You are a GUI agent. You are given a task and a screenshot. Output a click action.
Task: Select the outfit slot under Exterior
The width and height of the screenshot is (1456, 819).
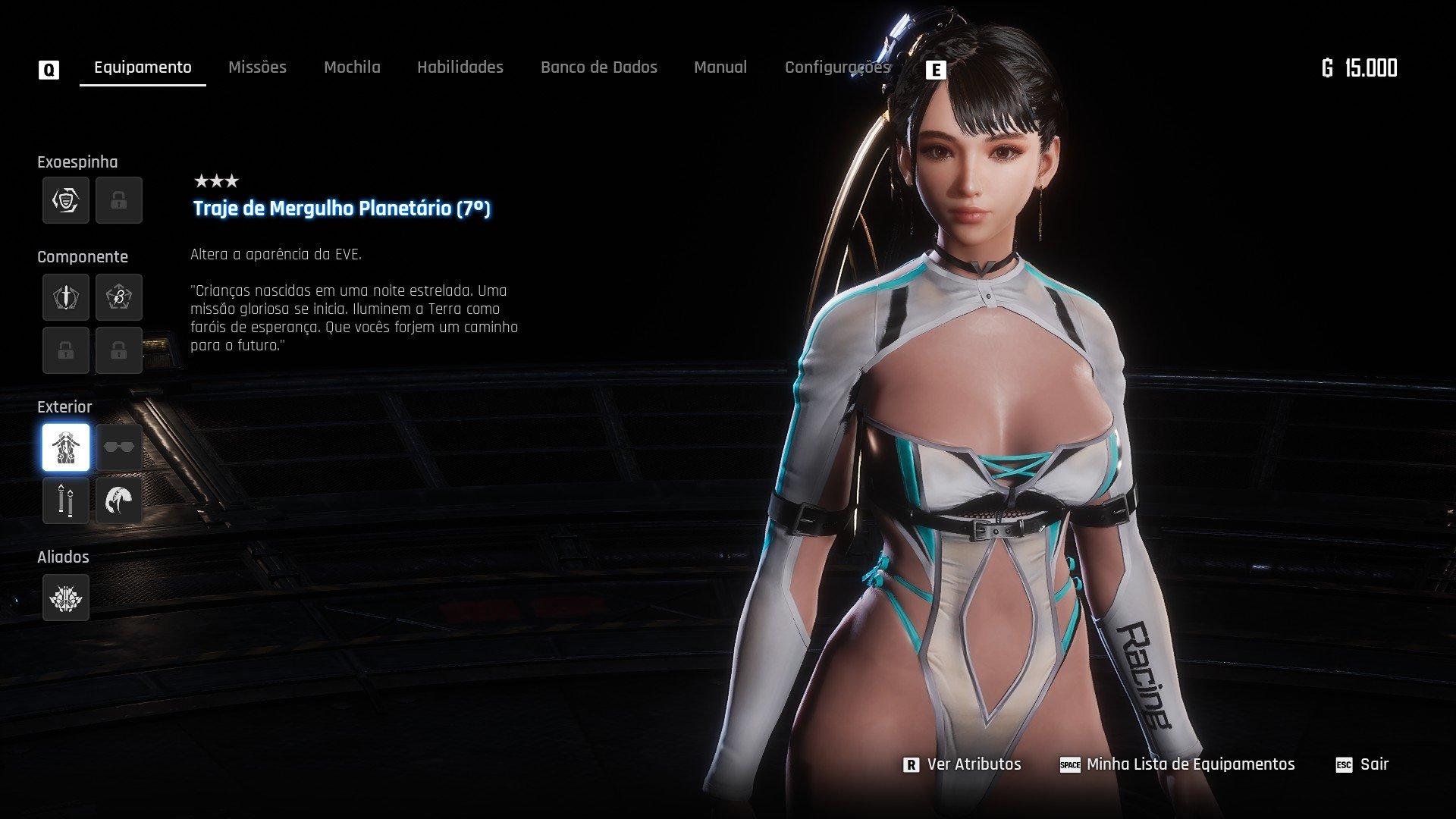point(66,447)
